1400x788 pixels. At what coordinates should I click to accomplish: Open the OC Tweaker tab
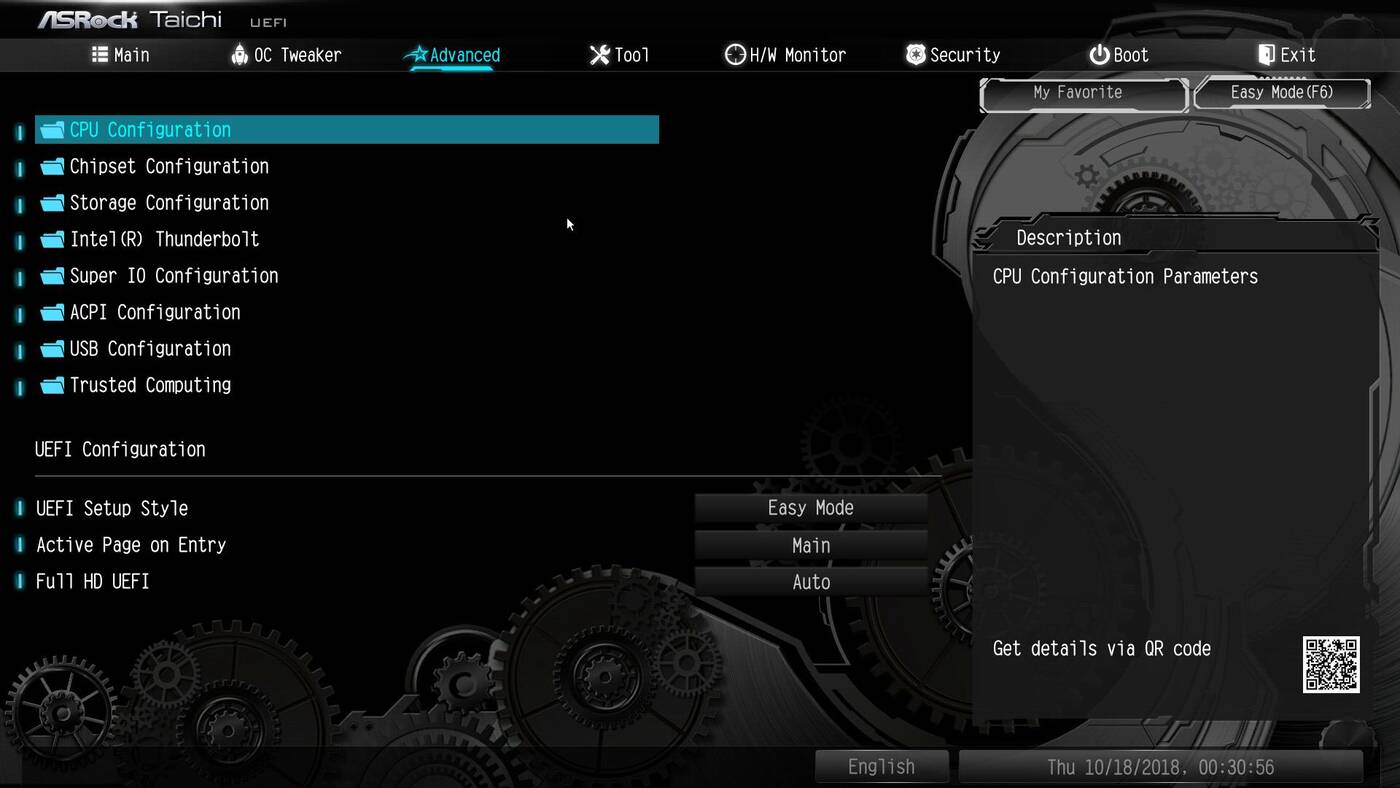286,55
